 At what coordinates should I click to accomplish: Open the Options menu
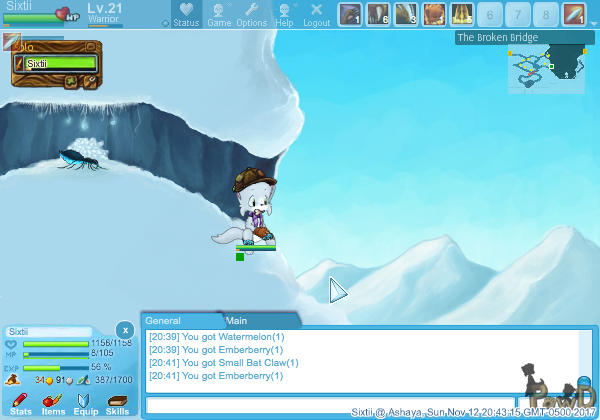[251, 15]
